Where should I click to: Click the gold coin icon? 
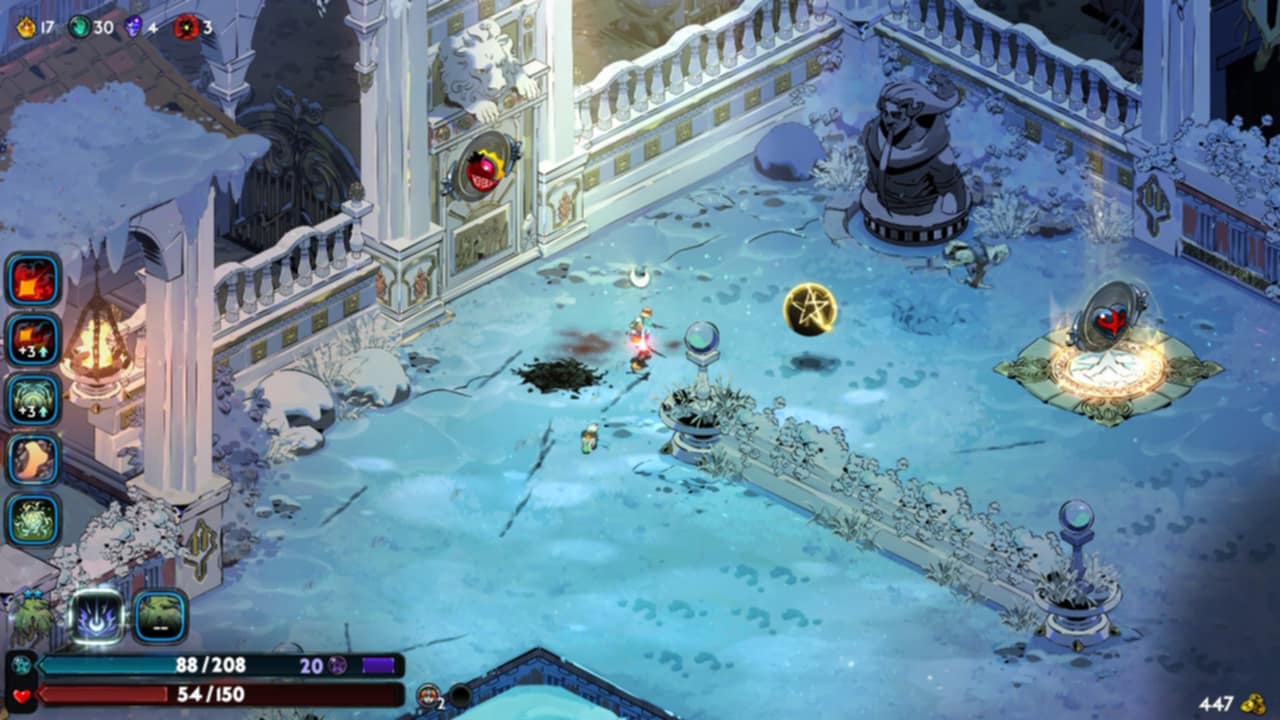(1252, 704)
